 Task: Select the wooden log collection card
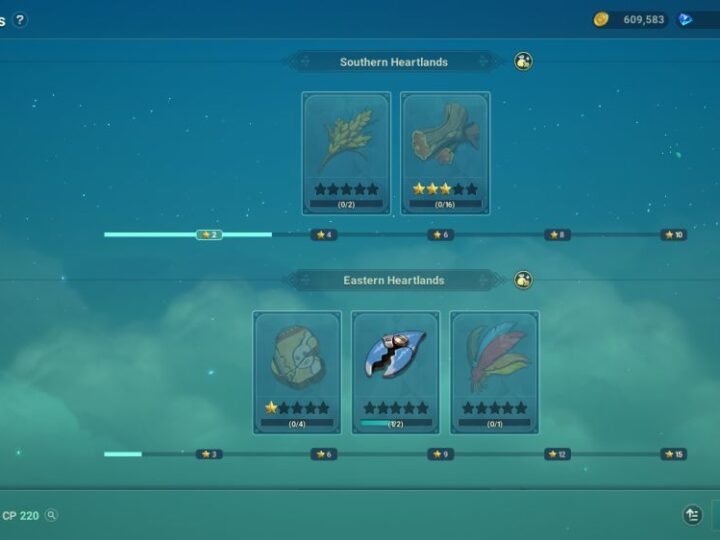point(445,153)
